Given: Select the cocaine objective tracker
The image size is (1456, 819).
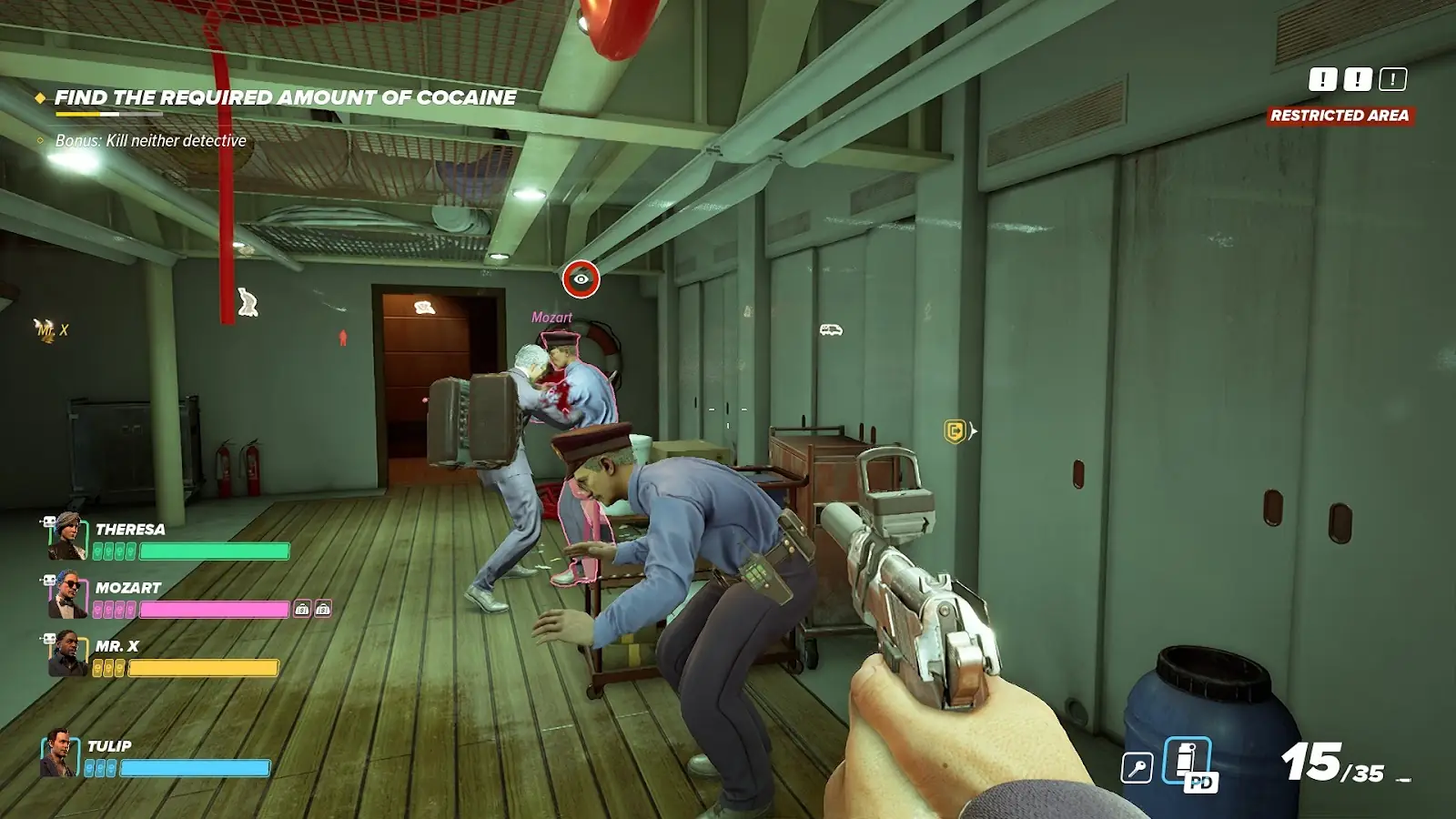Looking at the screenshot, I should click(285, 97).
